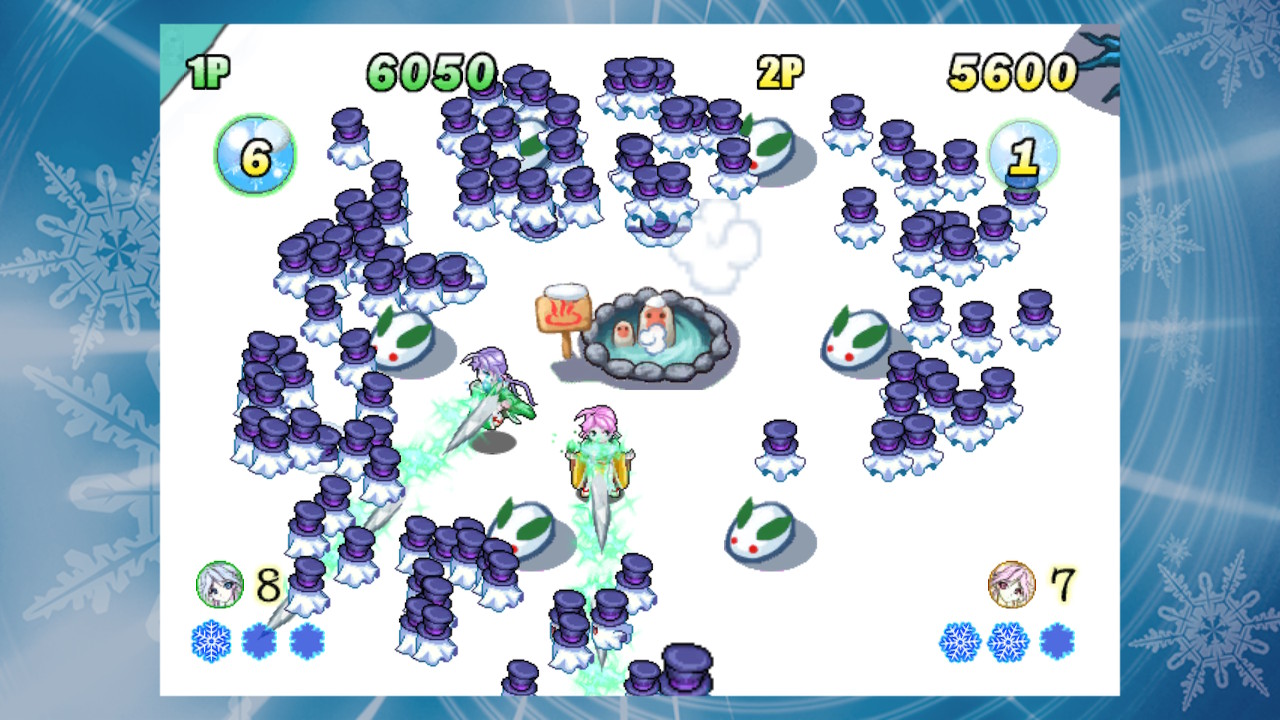Click the snow bunny near center right

[x=851, y=335]
